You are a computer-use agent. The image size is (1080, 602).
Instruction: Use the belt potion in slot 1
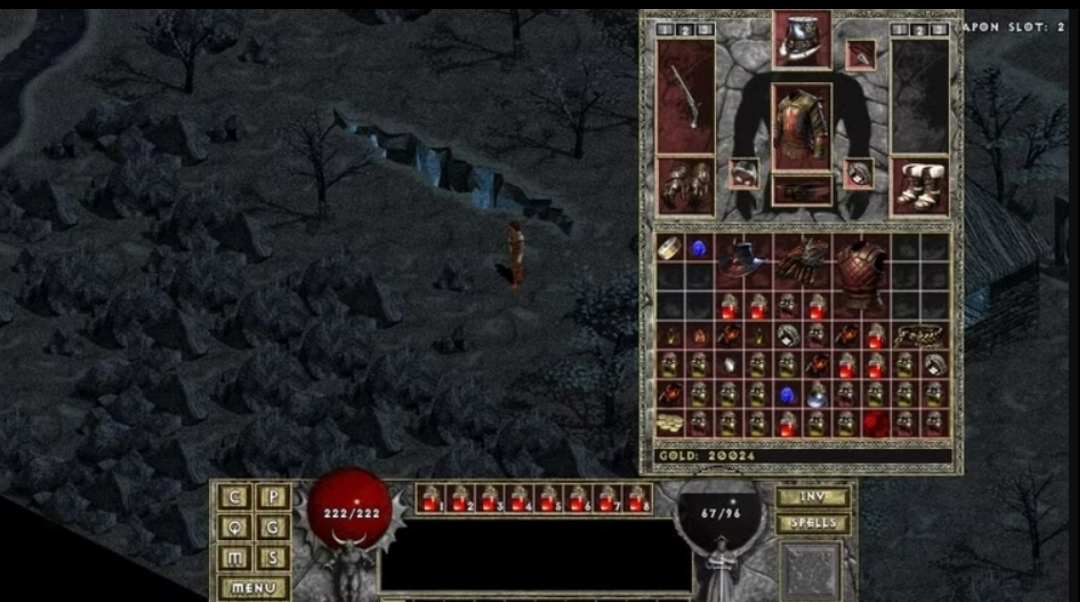(x=430, y=498)
